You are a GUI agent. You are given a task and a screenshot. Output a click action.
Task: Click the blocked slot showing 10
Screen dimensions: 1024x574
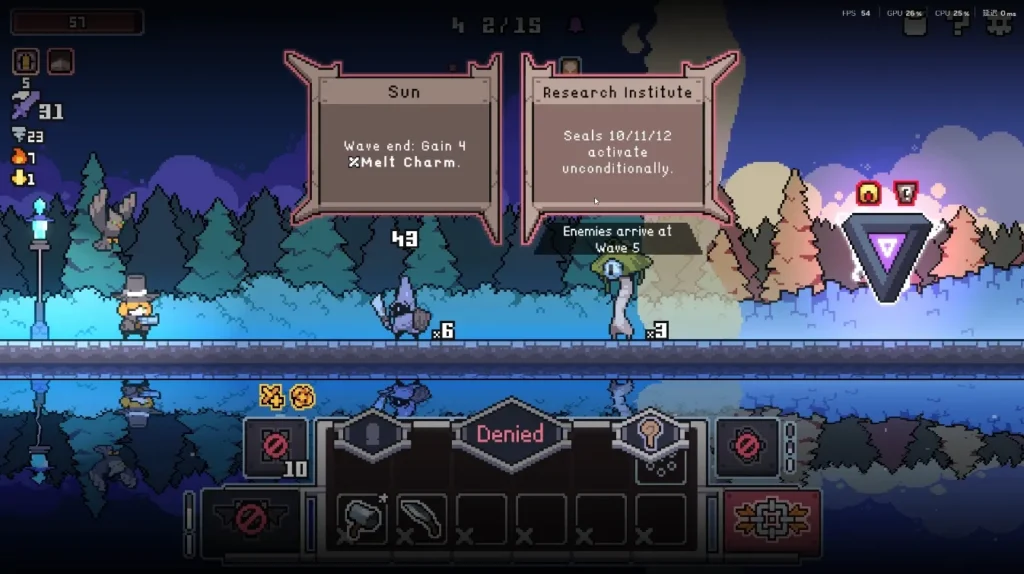pos(275,446)
